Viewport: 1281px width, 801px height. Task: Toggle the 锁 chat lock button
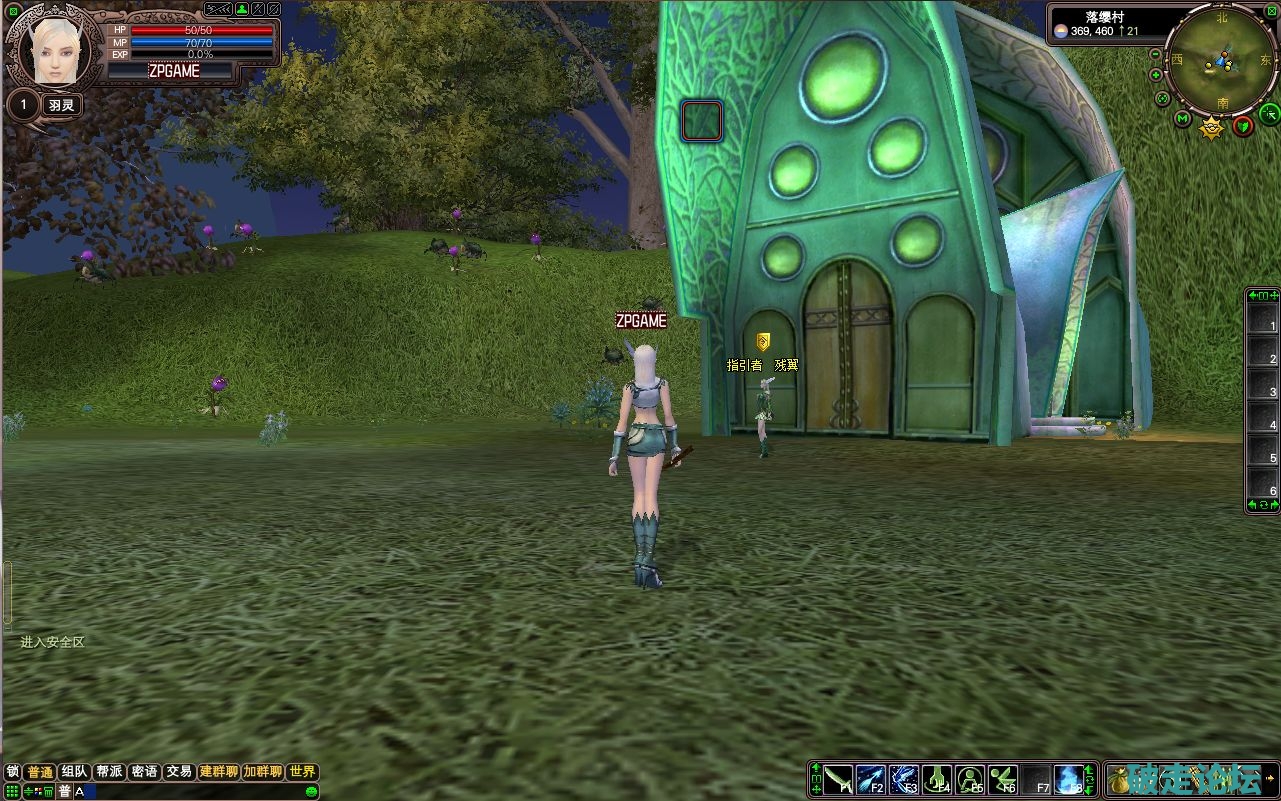13,772
